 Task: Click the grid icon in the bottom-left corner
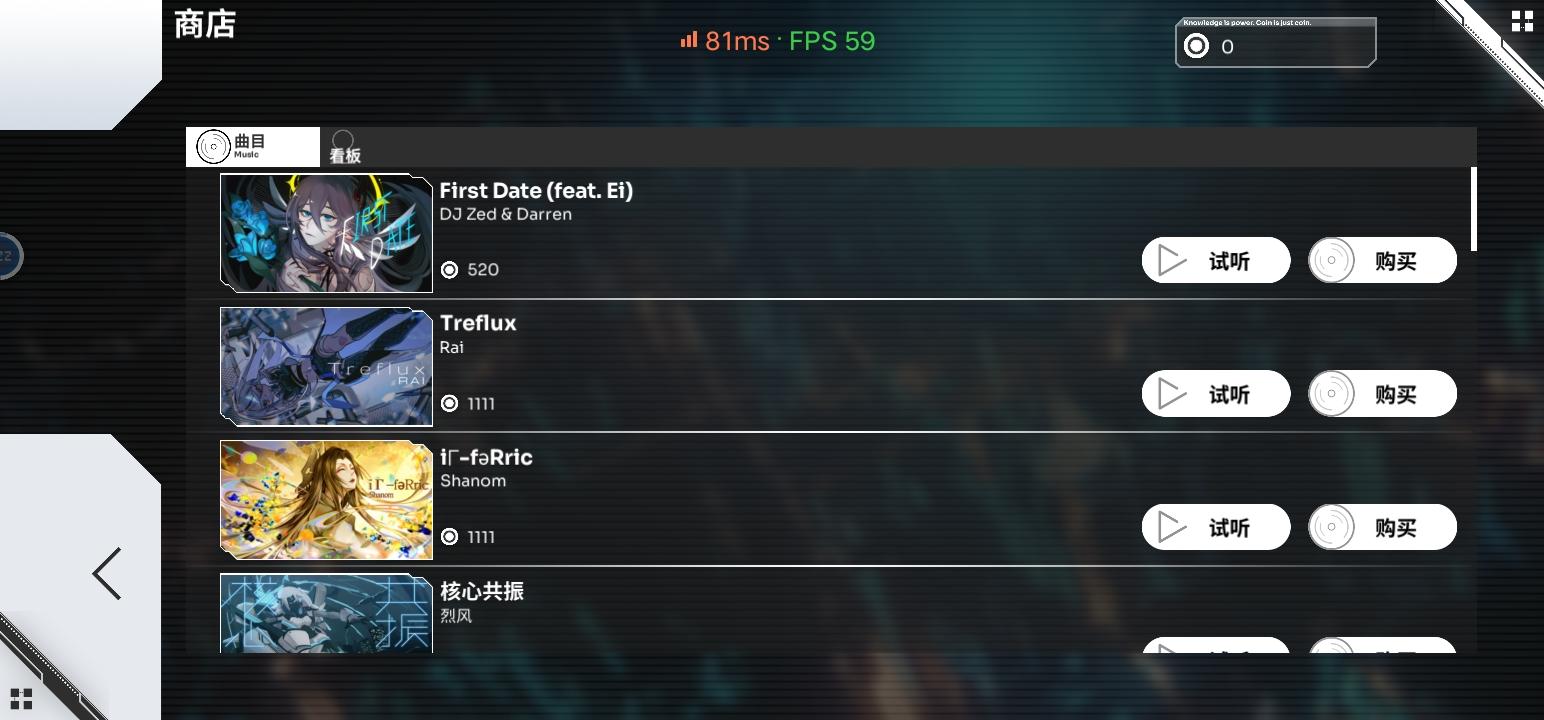(x=23, y=697)
